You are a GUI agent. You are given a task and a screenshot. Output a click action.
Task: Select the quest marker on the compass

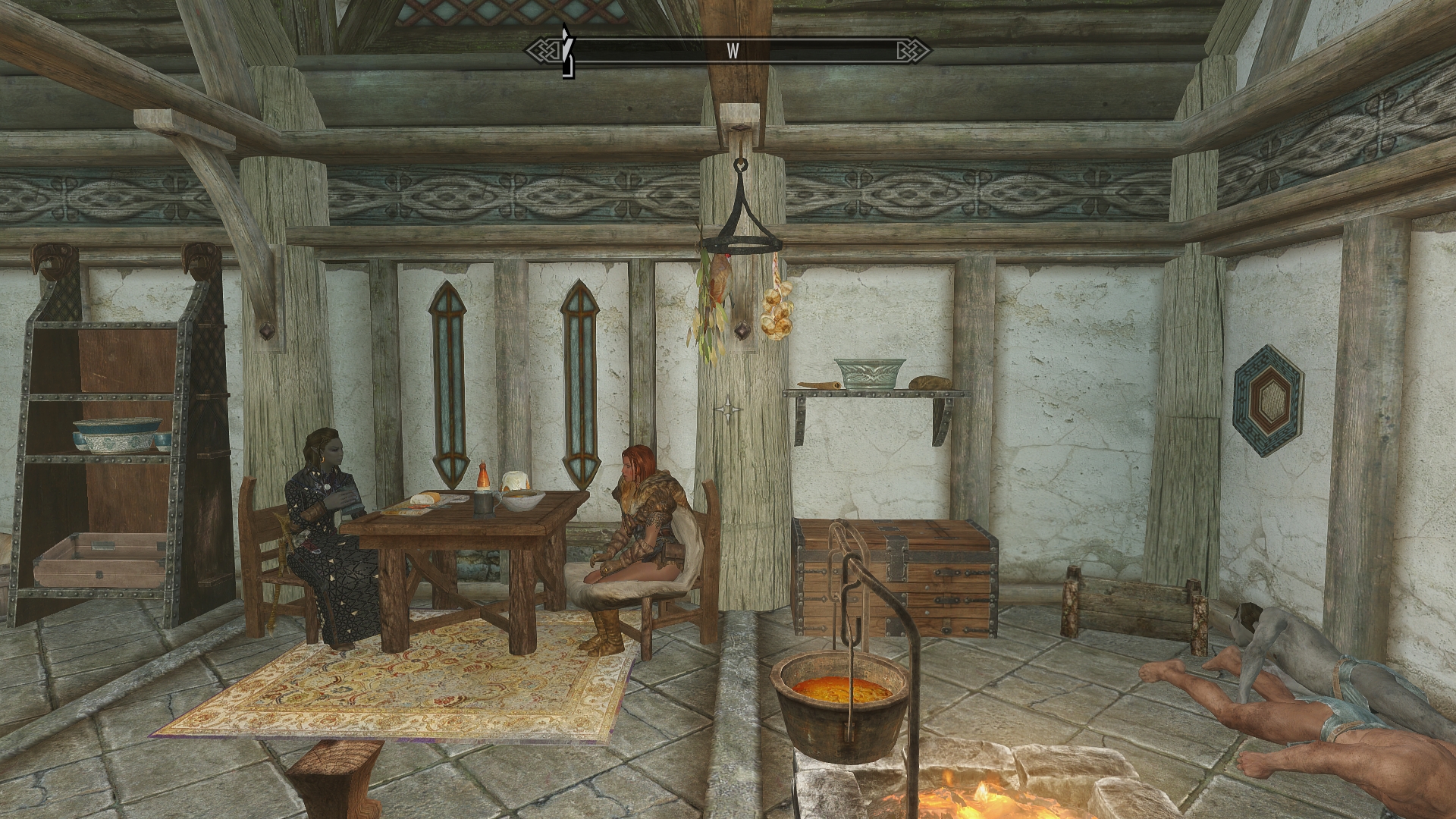(566, 52)
